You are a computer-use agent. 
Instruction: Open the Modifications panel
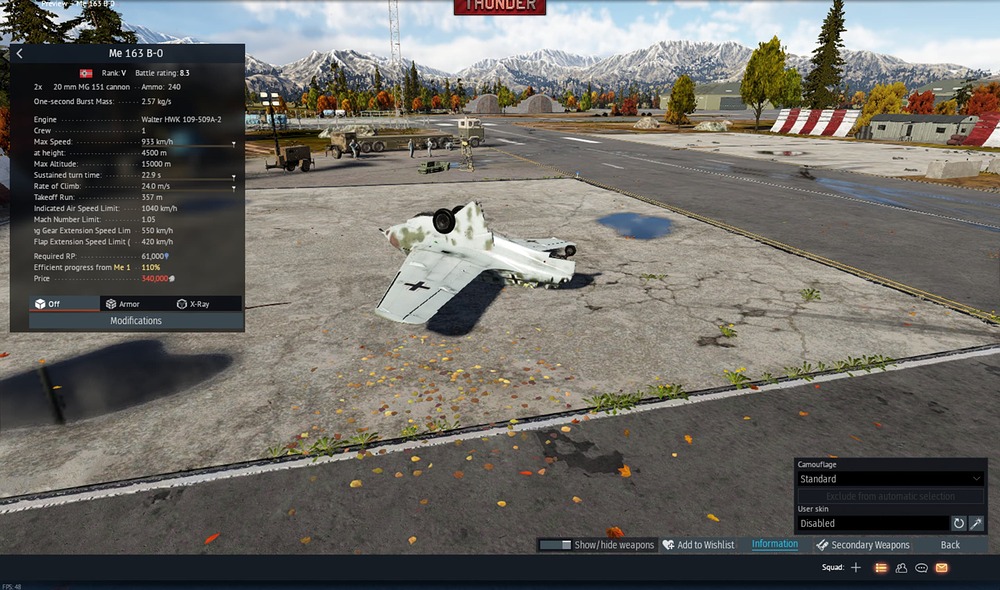136,321
